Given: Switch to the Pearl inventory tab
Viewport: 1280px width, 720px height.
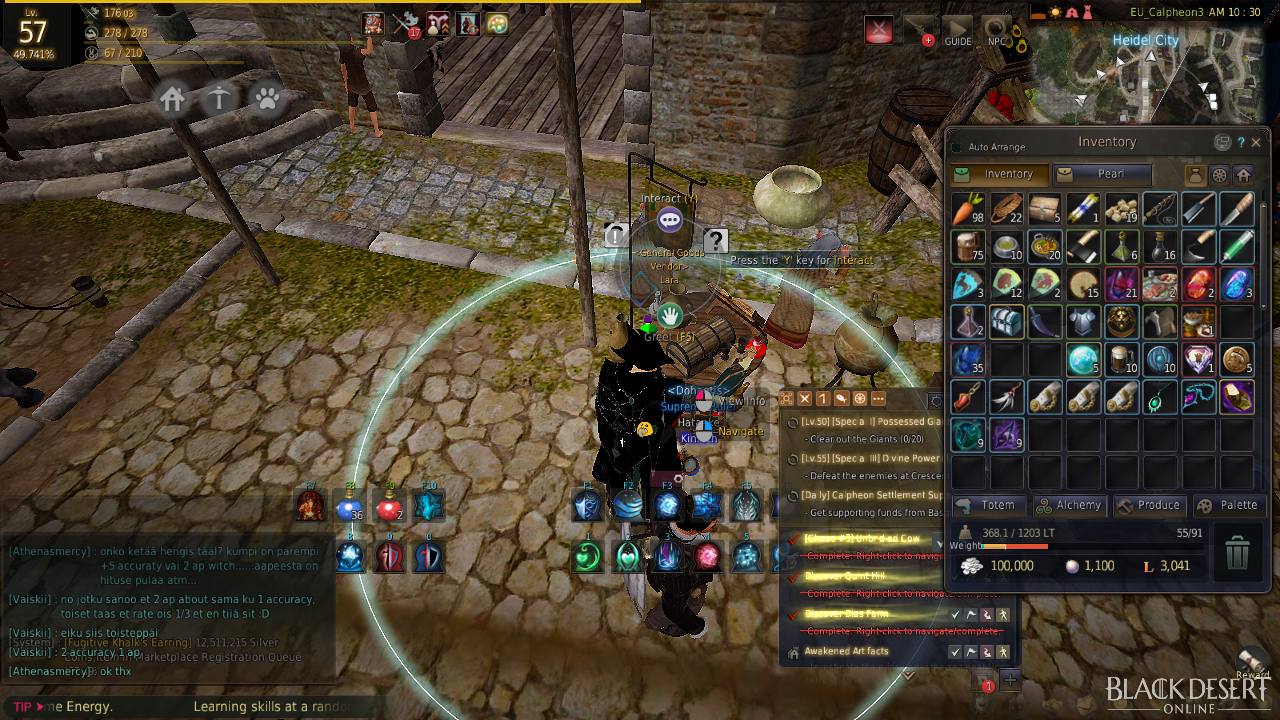Looking at the screenshot, I should 1102,174.
